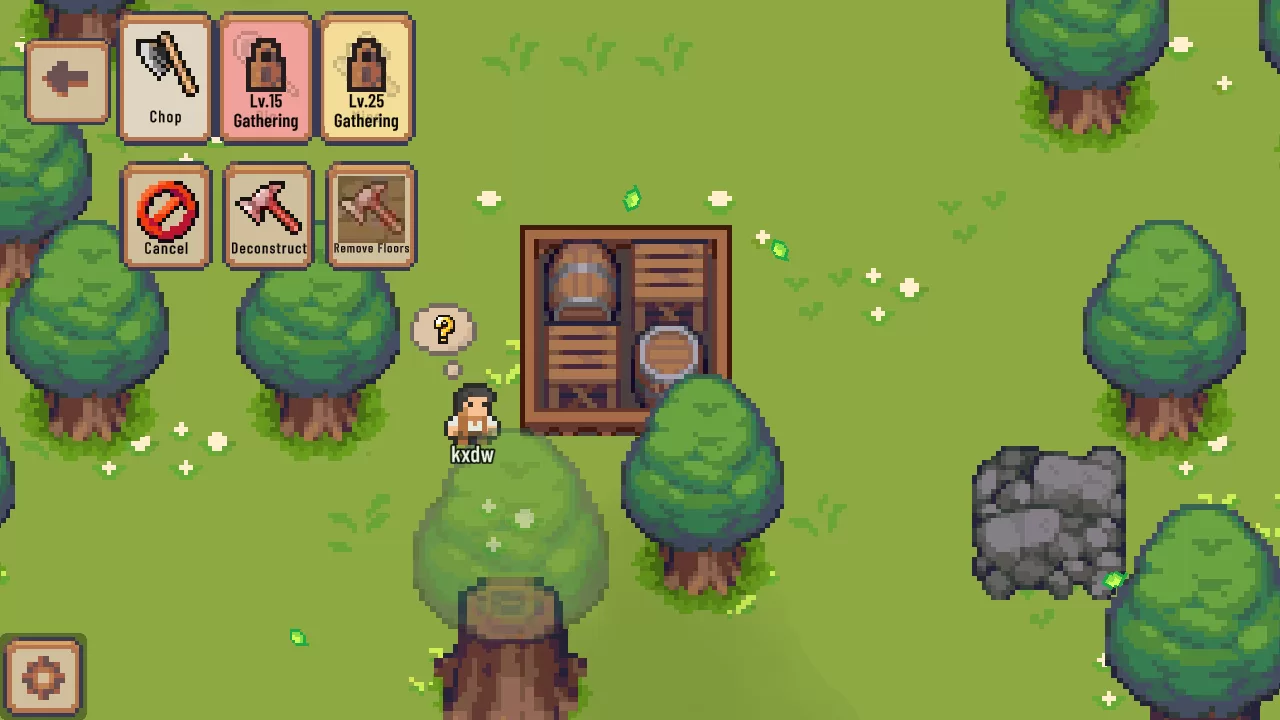Choose the Cancel action
The height and width of the screenshot is (720, 1280).
(x=166, y=216)
